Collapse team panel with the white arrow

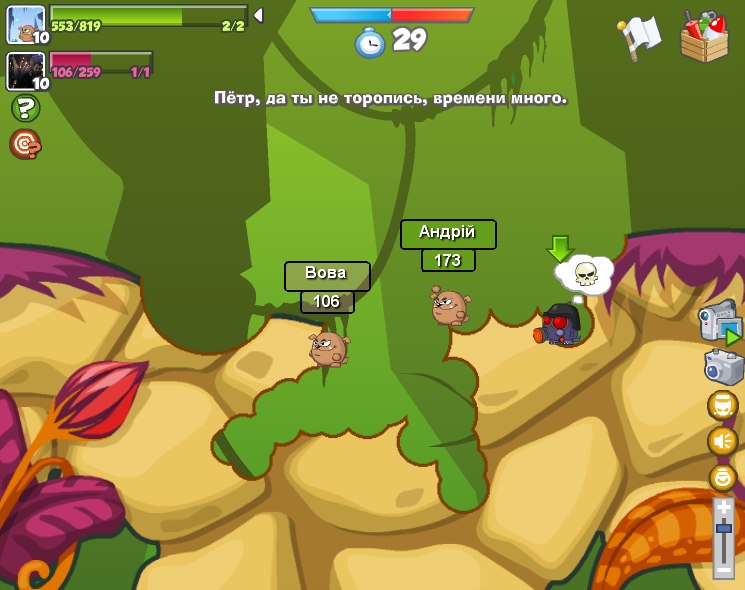258,15
